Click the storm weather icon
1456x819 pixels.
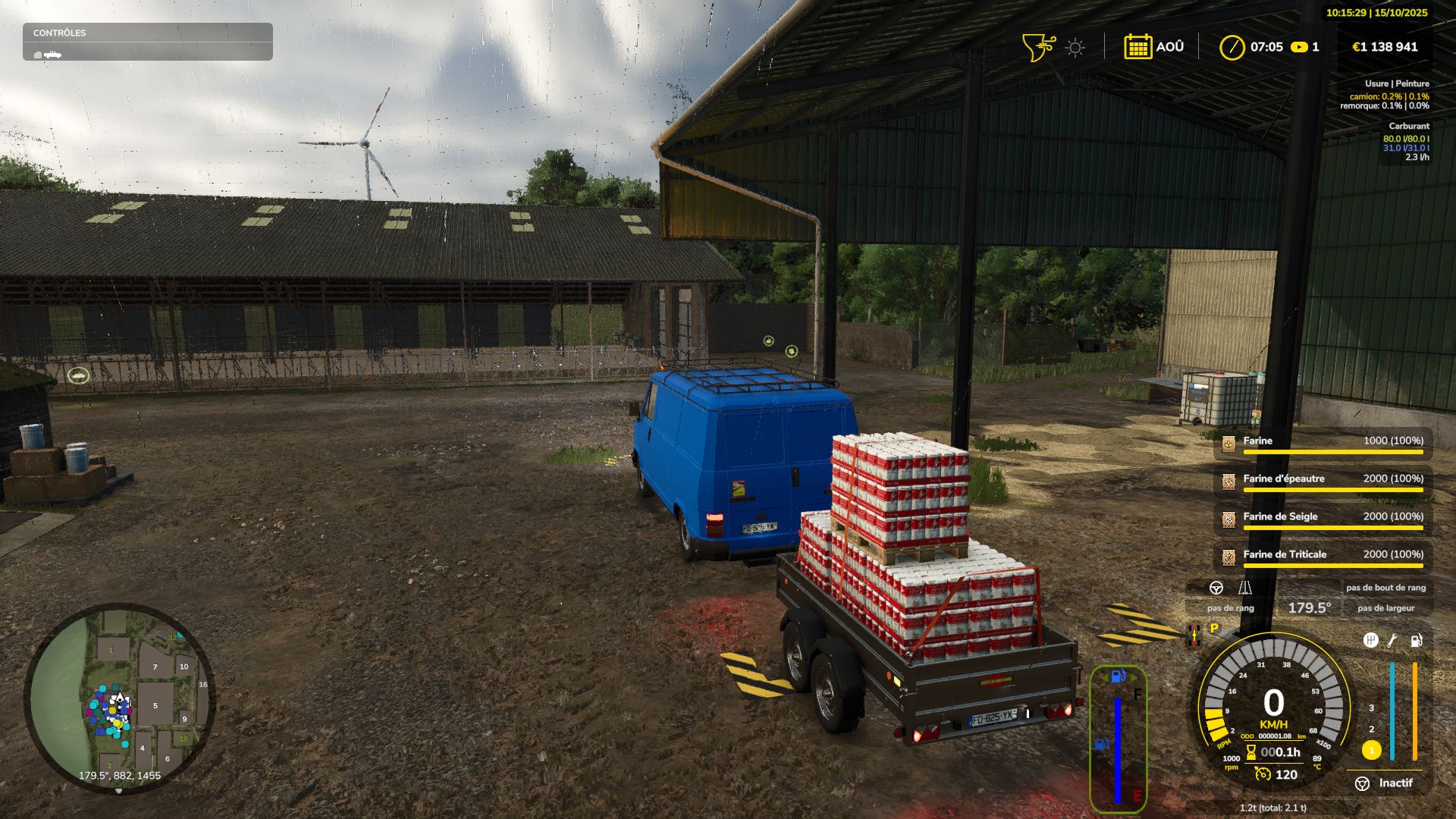click(1037, 47)
